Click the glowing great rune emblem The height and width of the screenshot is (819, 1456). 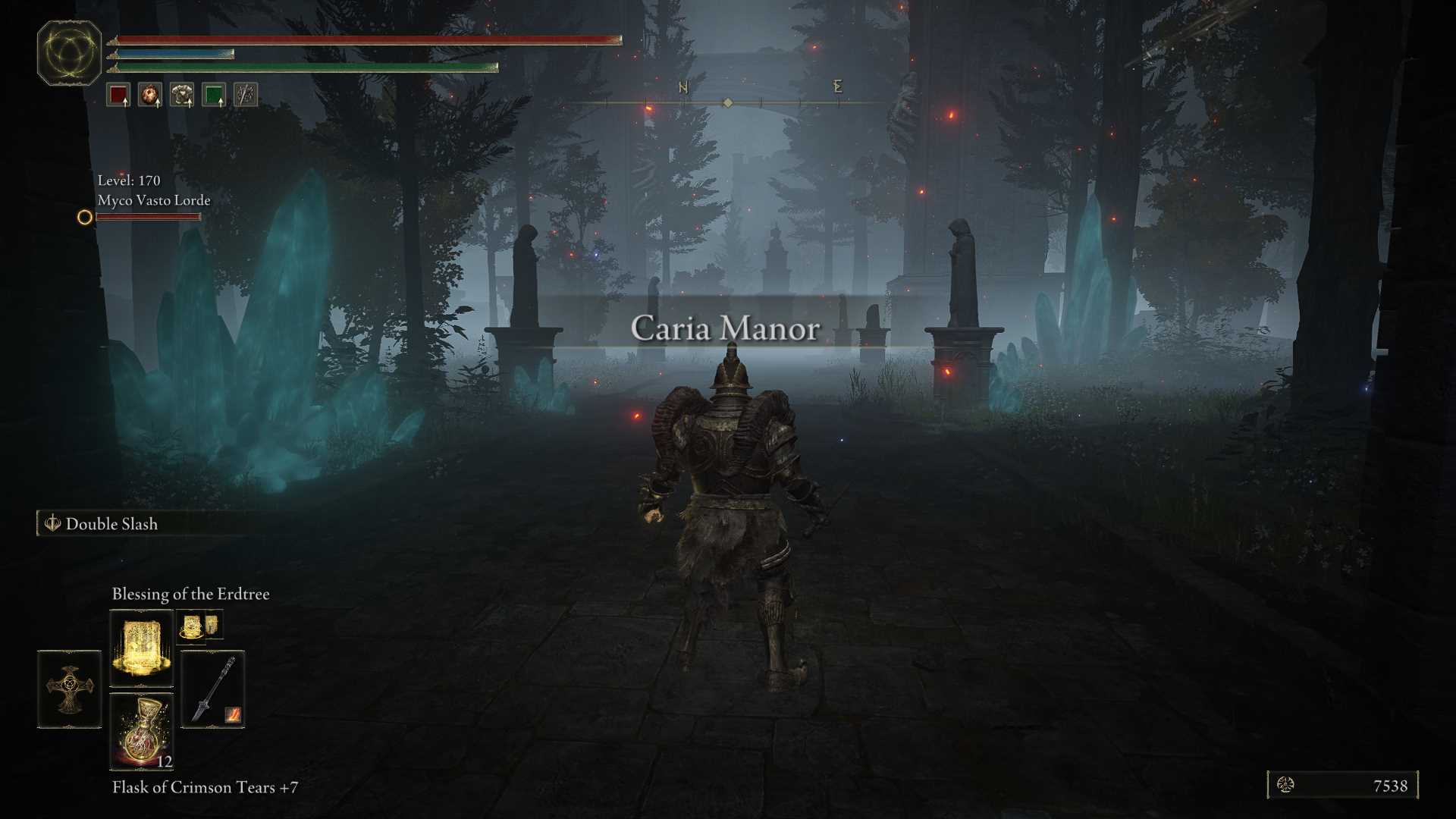coord(69,53)
